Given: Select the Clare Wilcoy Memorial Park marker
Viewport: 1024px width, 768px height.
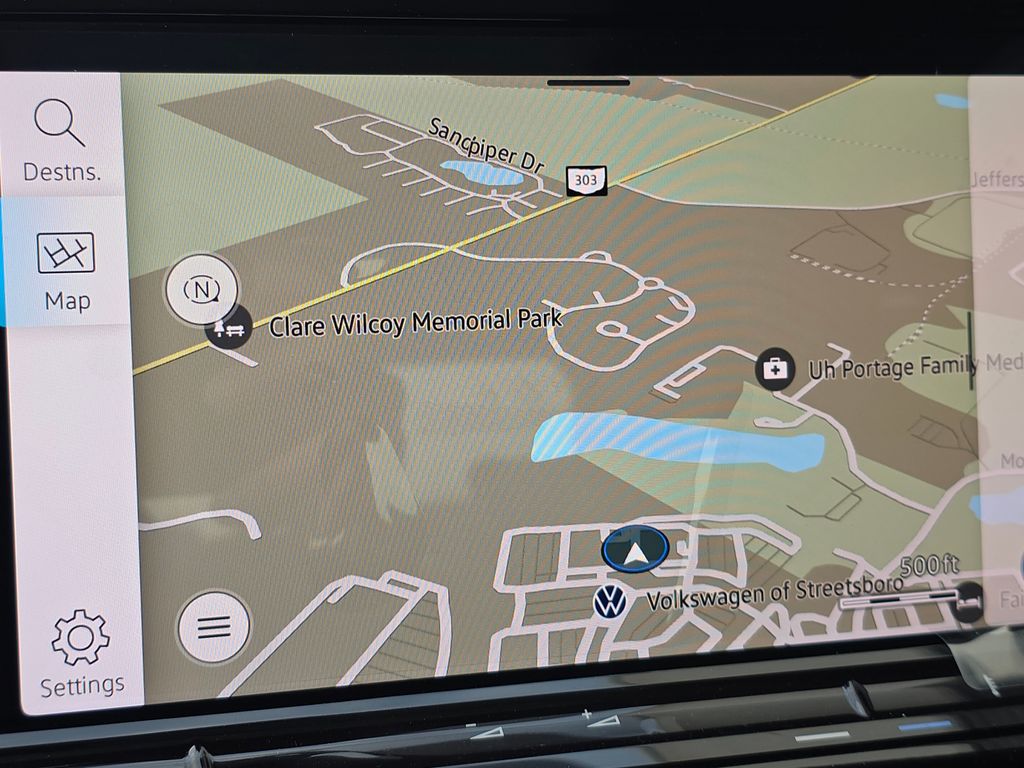Looking at the screenshot, I should click(x=229, y=330).
